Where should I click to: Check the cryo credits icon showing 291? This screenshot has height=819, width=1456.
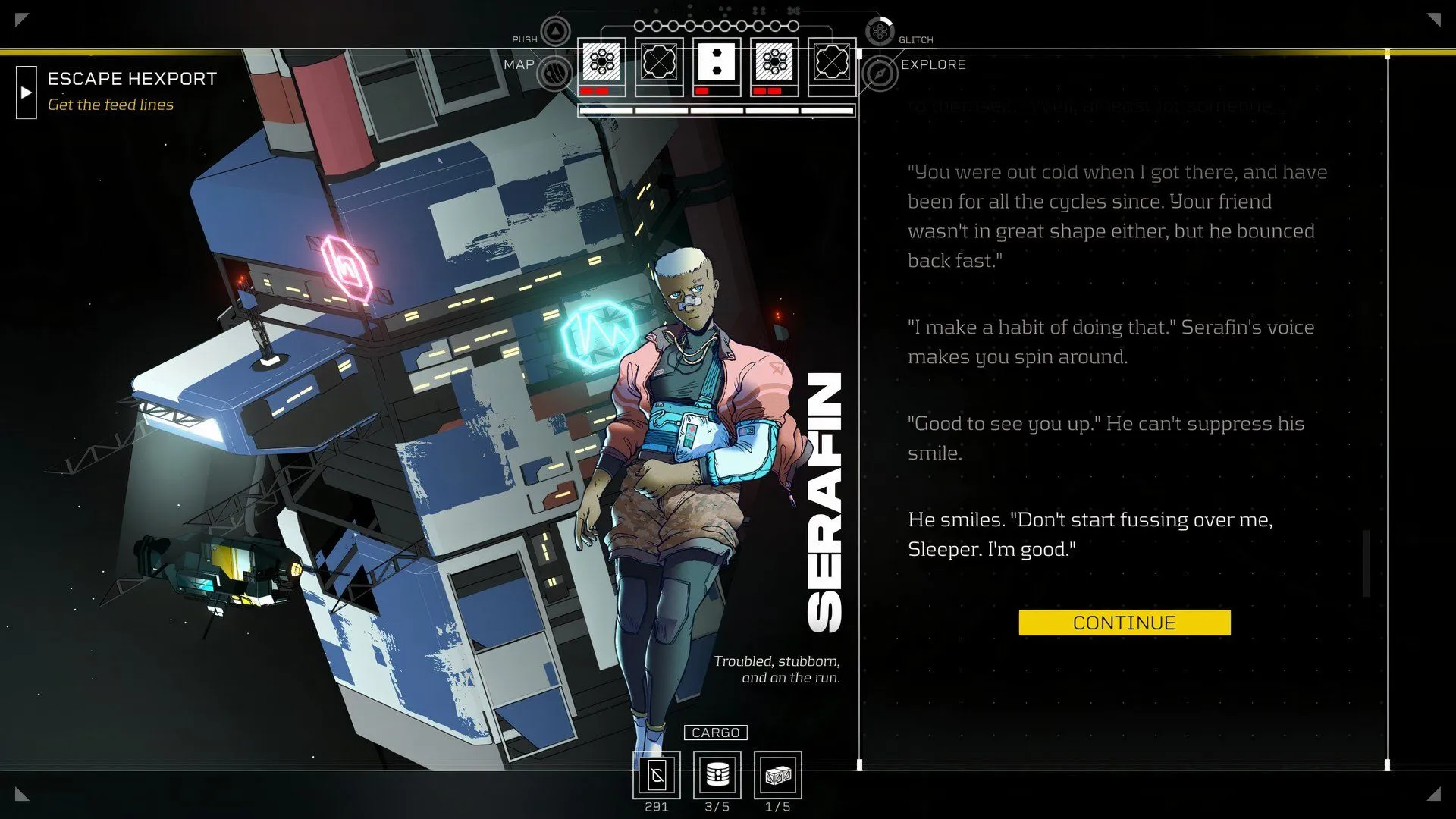[x=657, y=775]
